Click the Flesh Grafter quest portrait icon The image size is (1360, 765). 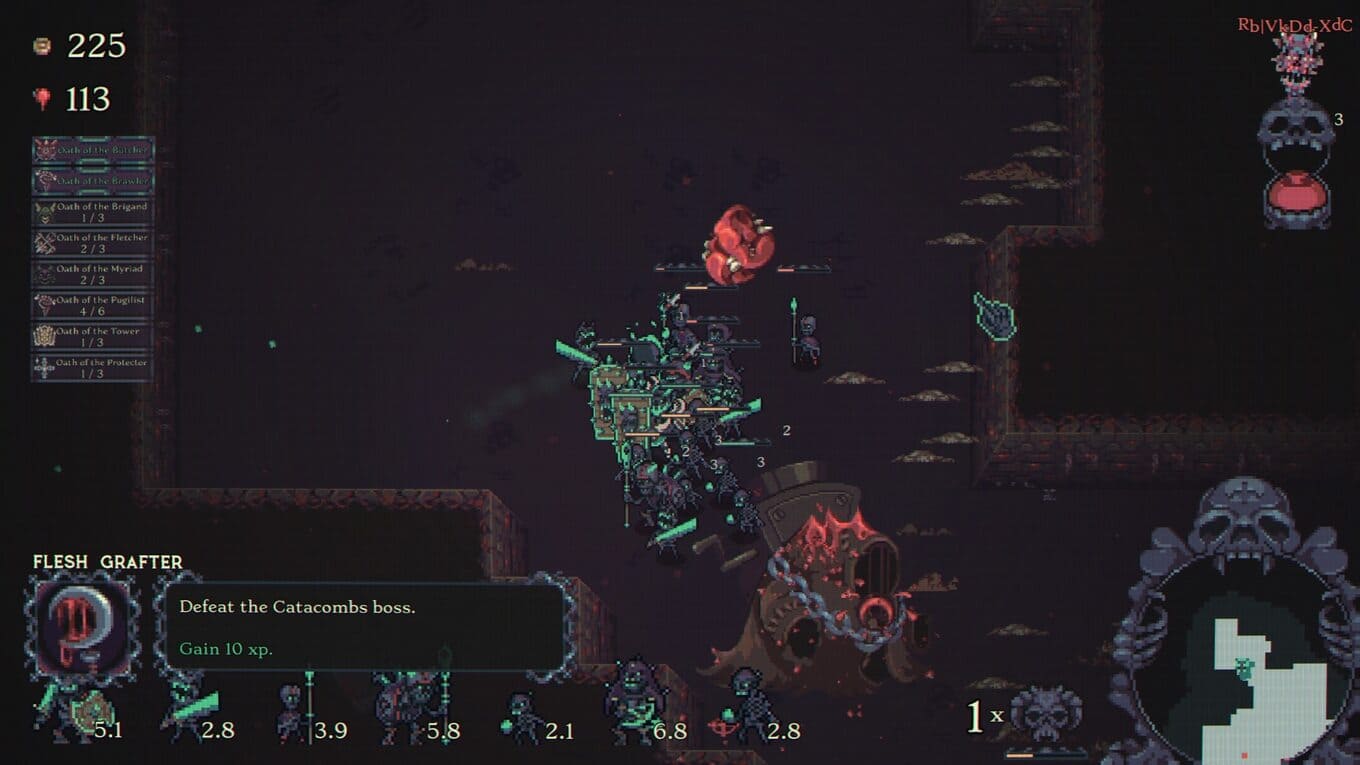82,626
